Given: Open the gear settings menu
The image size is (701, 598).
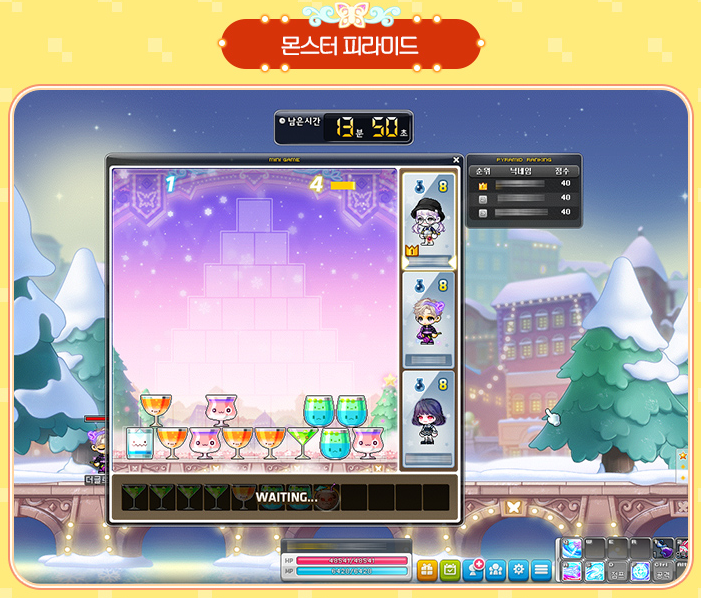Looking at the screenshot, I should click(518, 571).
